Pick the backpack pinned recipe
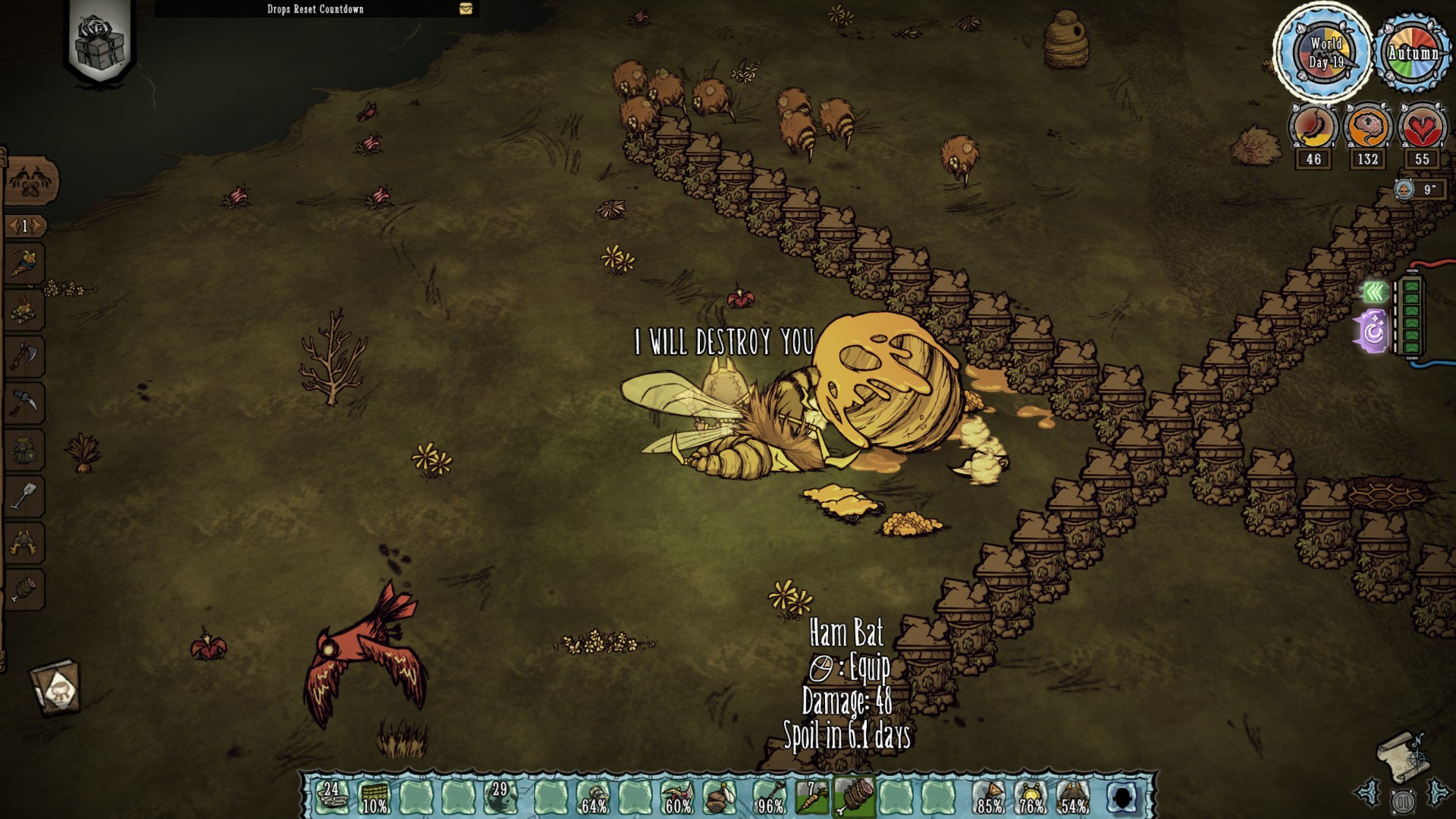 point(24,450)
